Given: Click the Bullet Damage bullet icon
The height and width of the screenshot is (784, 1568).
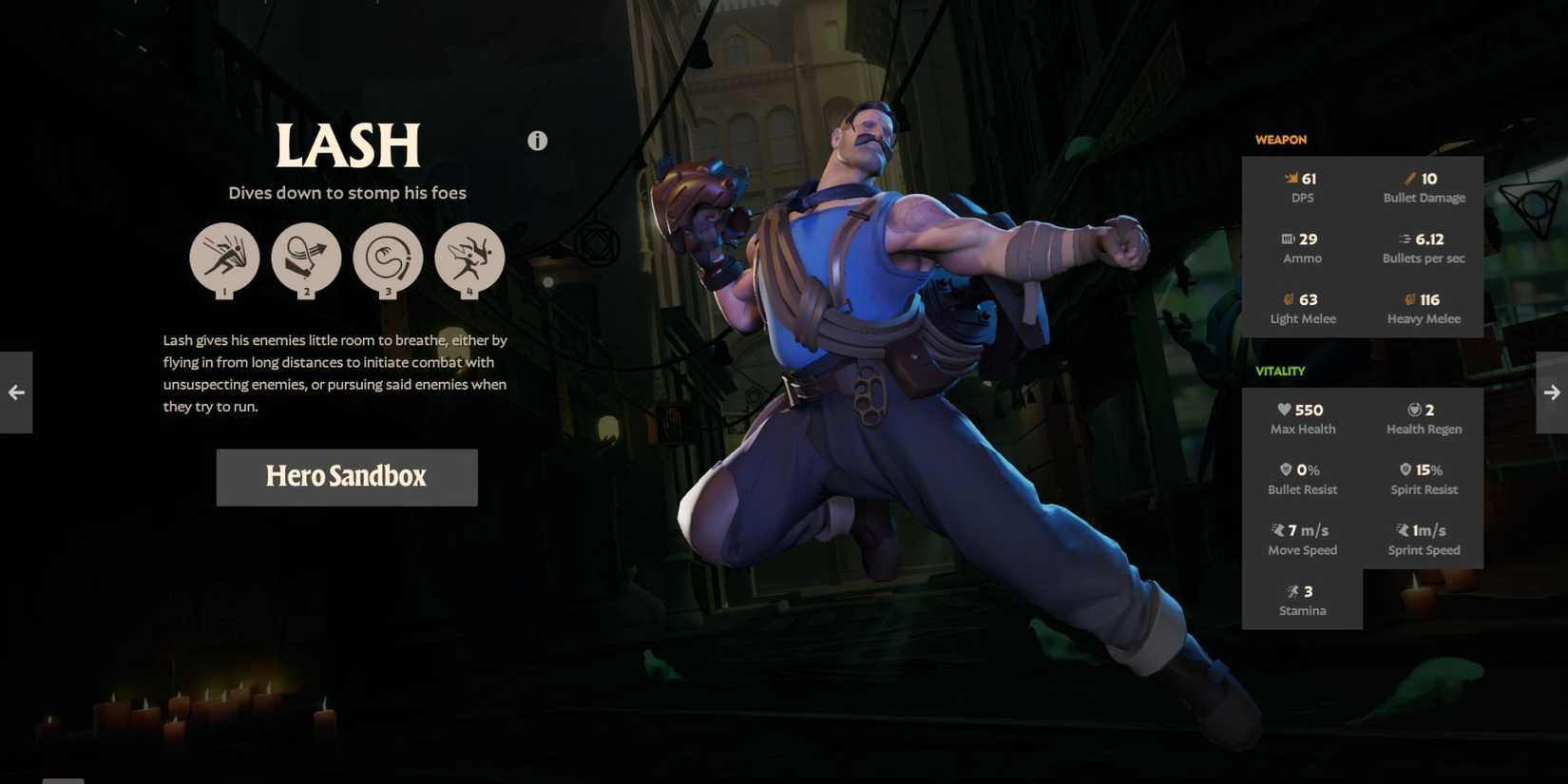Looking at the screenshot, I should click(x=1409, y=178).
